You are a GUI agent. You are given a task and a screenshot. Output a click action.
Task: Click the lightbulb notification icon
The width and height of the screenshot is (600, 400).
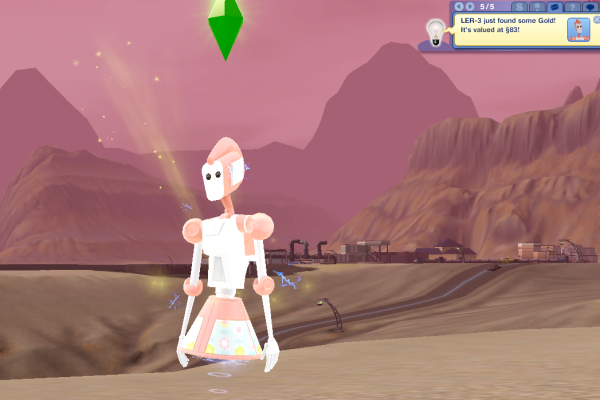point(436,31)
